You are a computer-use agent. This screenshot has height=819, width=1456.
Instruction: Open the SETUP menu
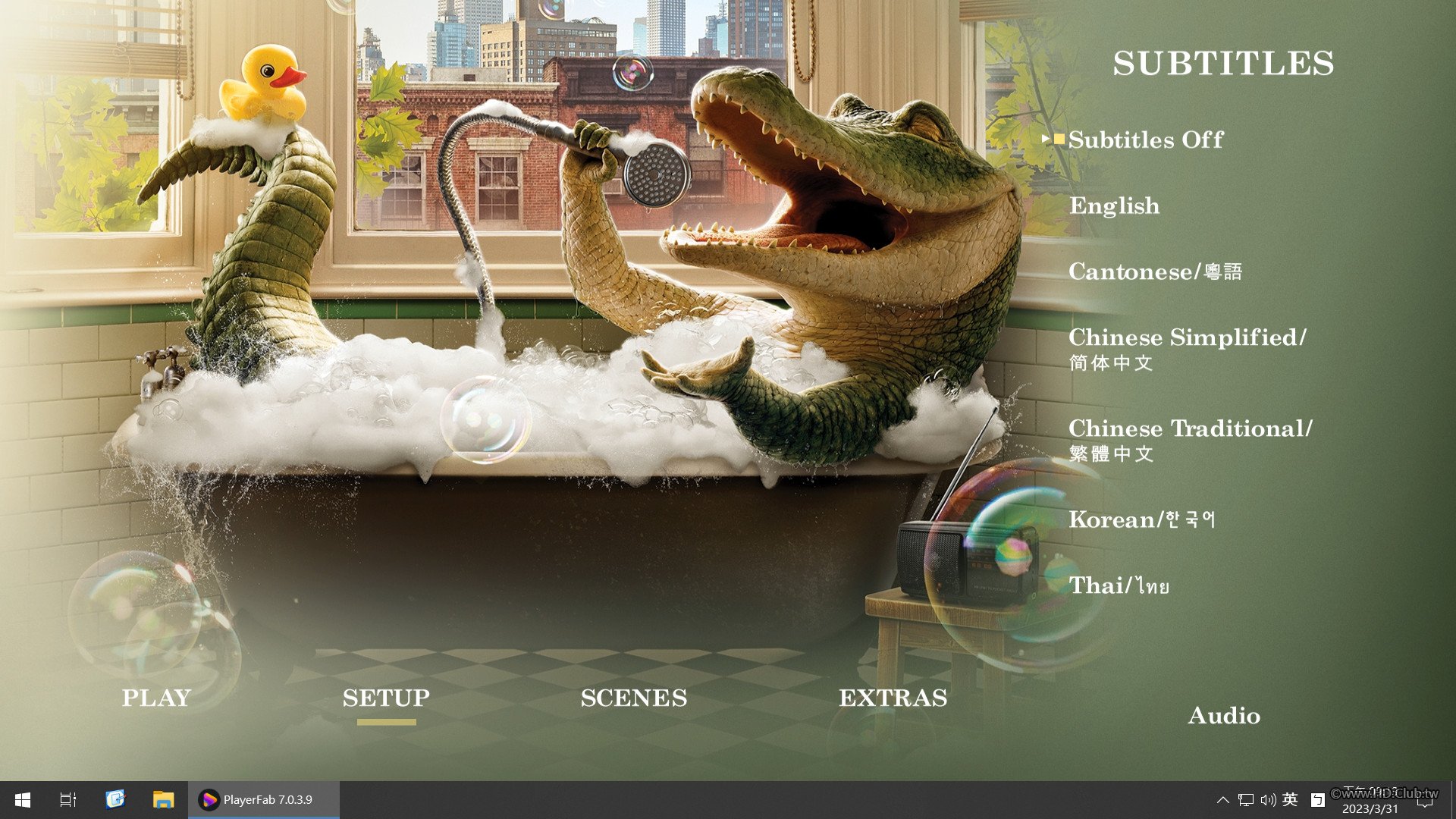pyautogui.click(x=386, y=698)
